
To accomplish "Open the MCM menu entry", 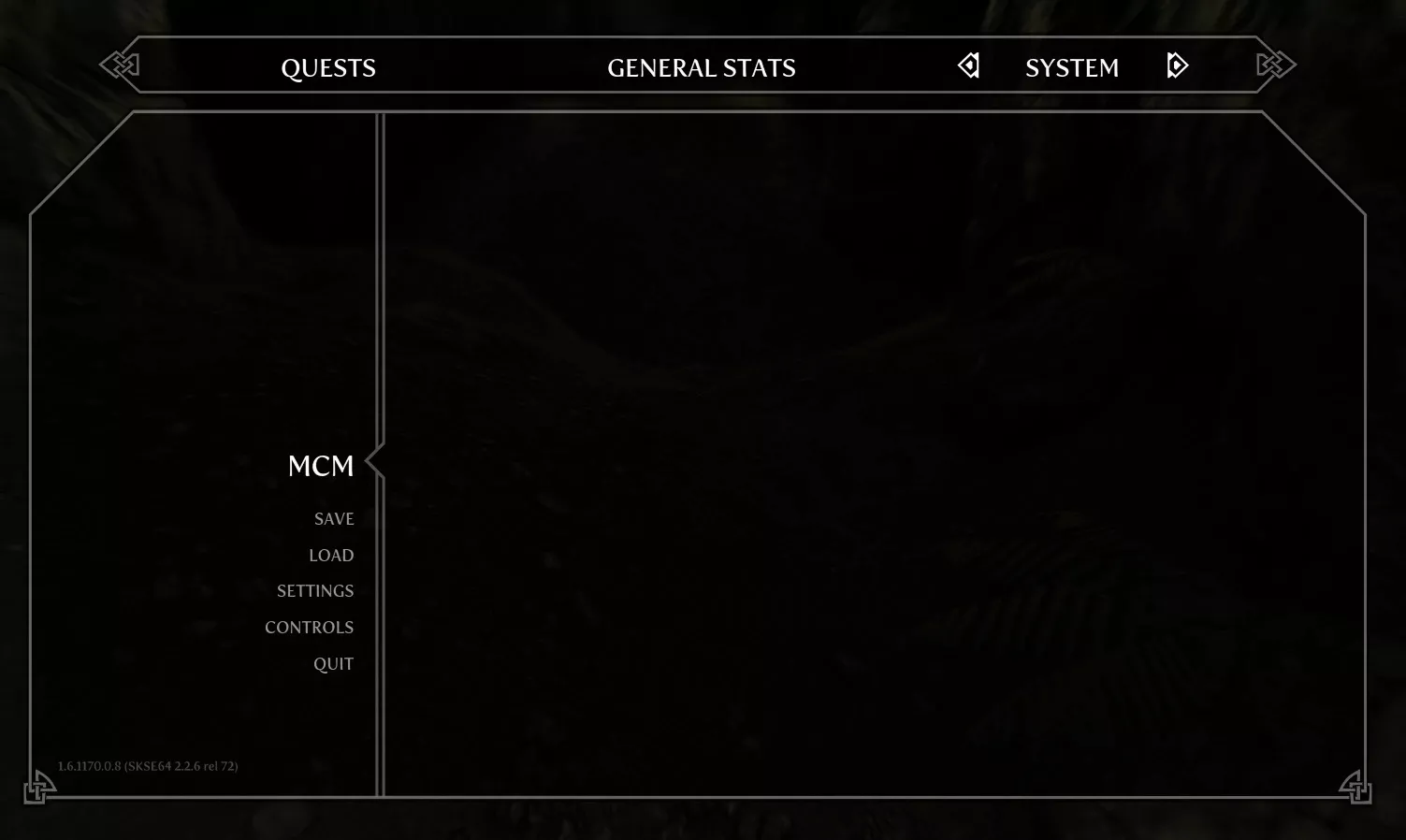I will pyautogui.click(x=321, y=465).
